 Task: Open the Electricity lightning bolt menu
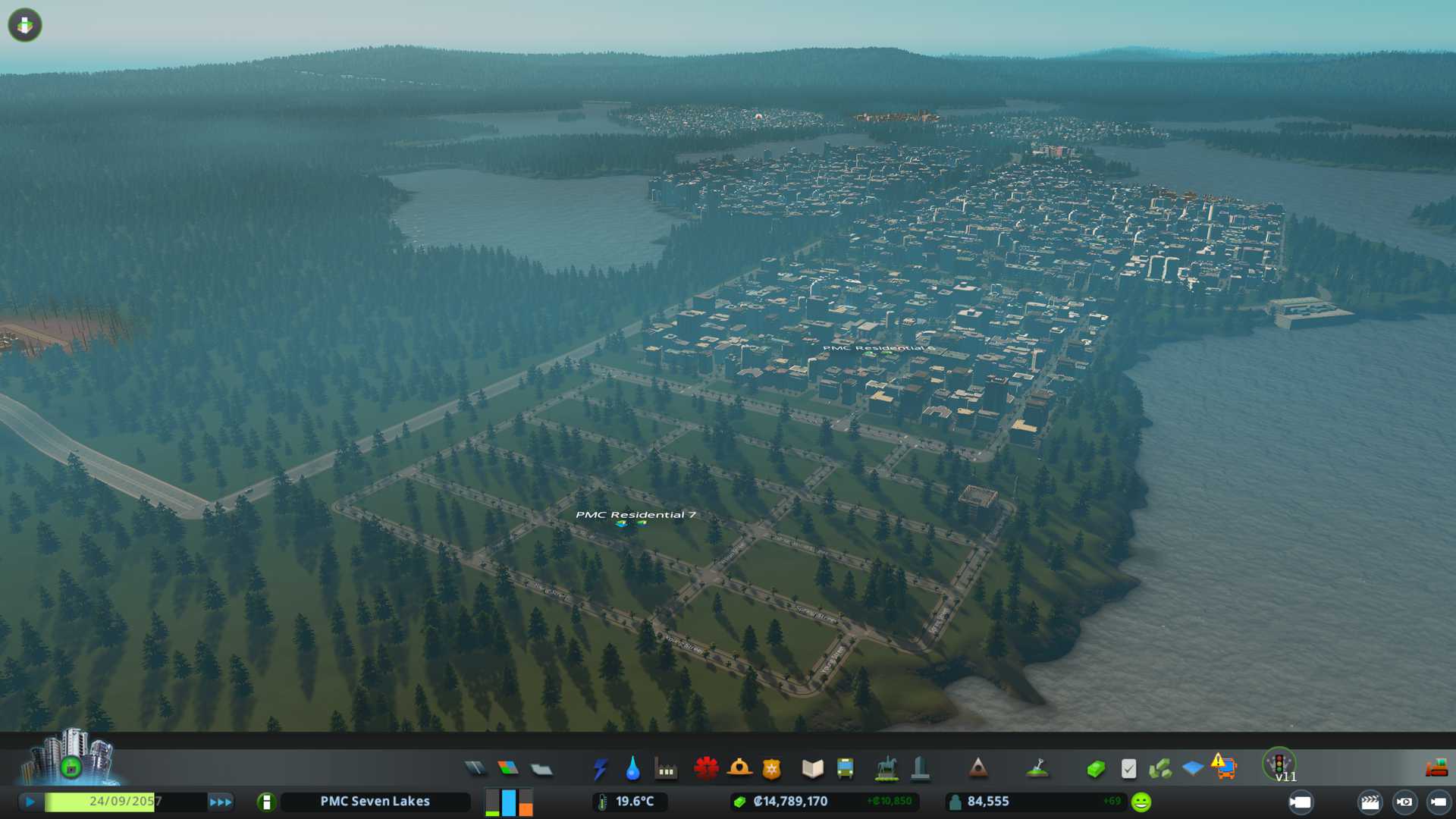coord(600,769)
